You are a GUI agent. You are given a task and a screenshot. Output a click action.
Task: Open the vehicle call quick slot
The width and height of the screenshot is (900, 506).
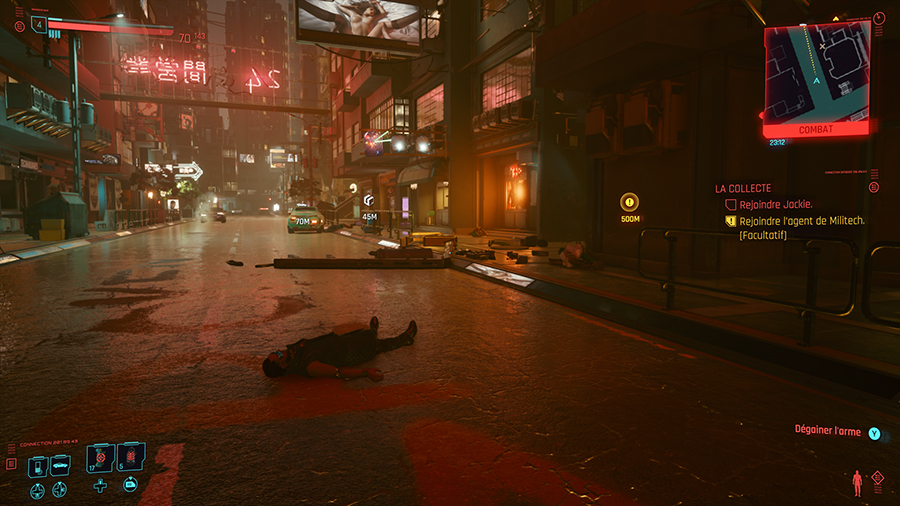tap(60, 465)
